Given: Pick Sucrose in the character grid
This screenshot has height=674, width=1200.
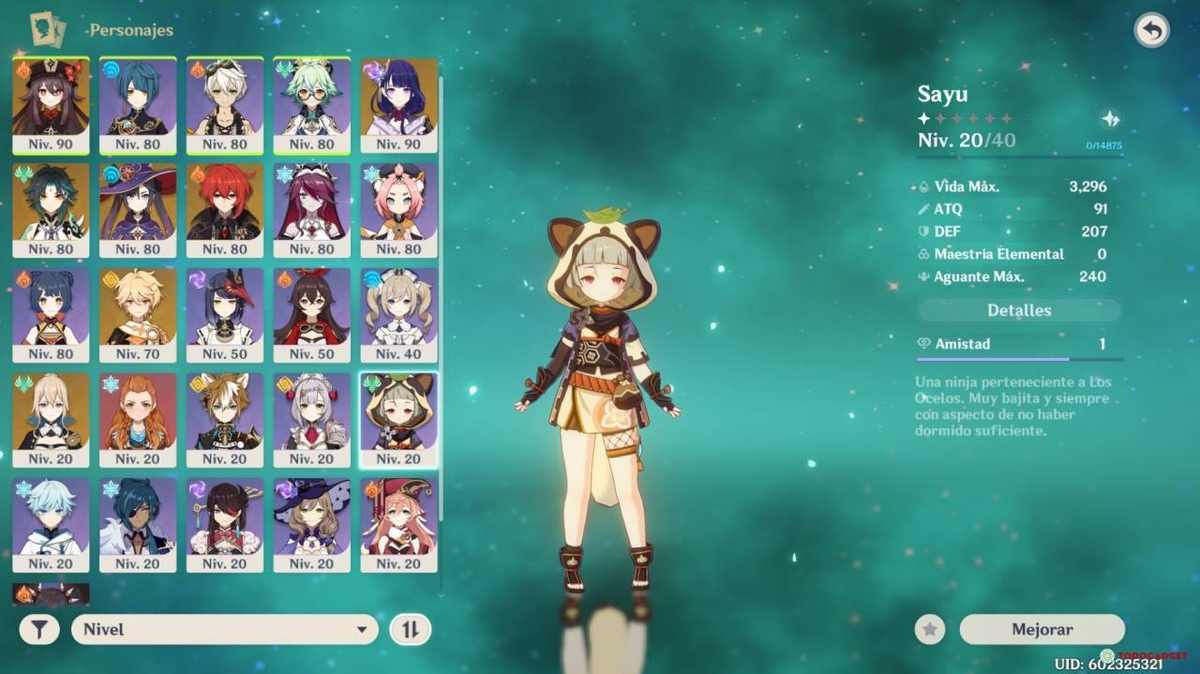Looking at the screenshot, I should point(312,103).
